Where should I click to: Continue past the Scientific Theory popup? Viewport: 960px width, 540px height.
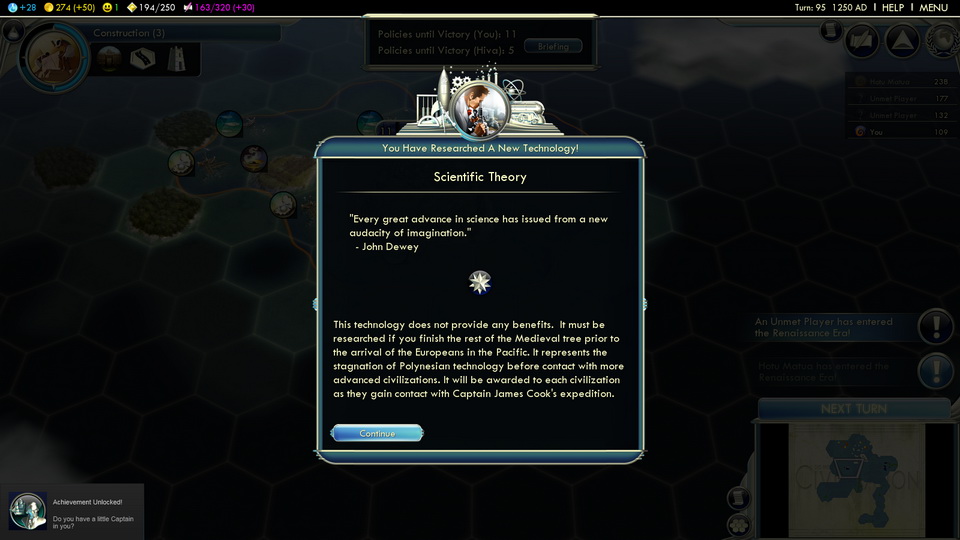(x=377, y=433)
